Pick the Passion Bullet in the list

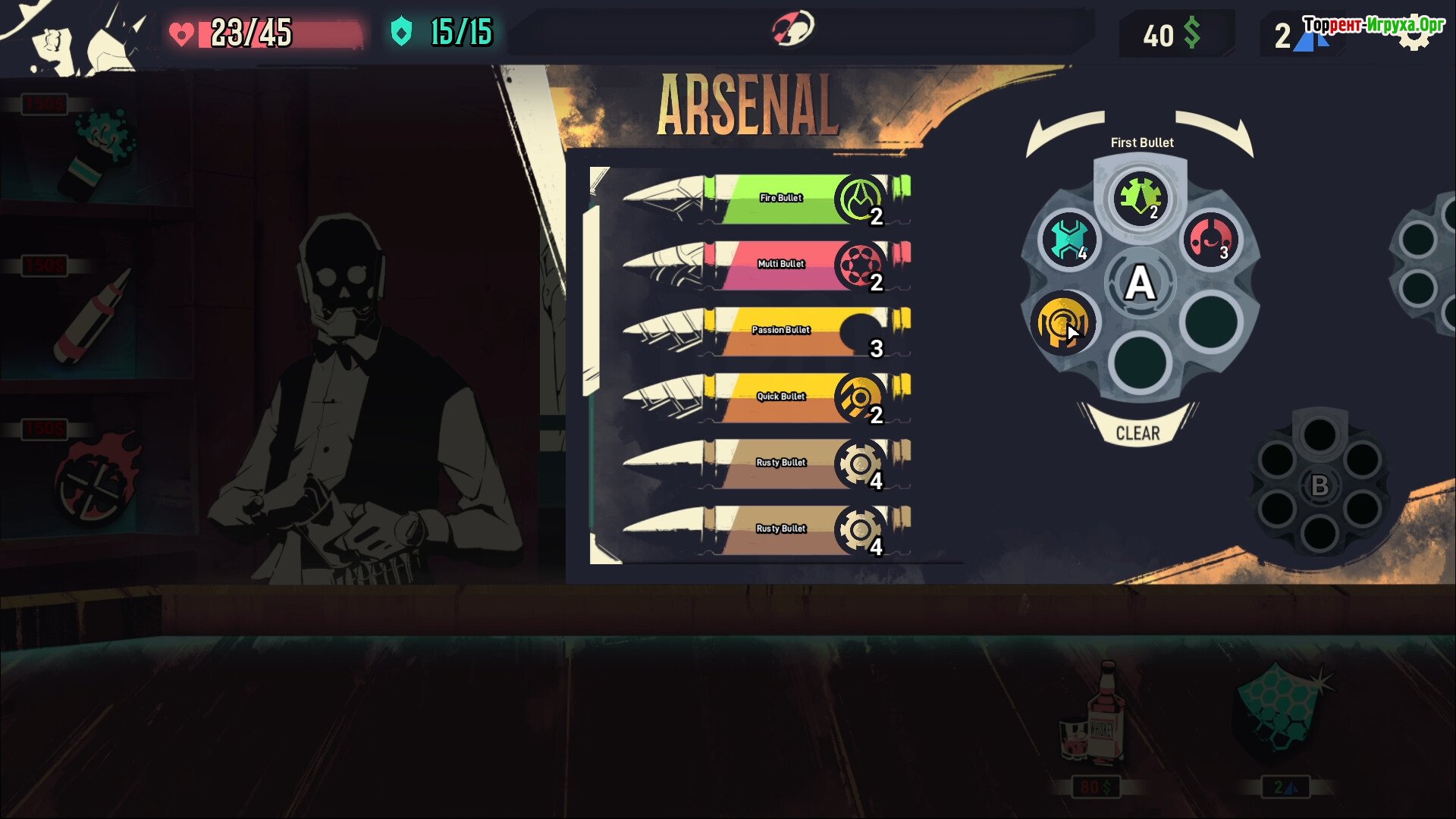click(766, 331)
